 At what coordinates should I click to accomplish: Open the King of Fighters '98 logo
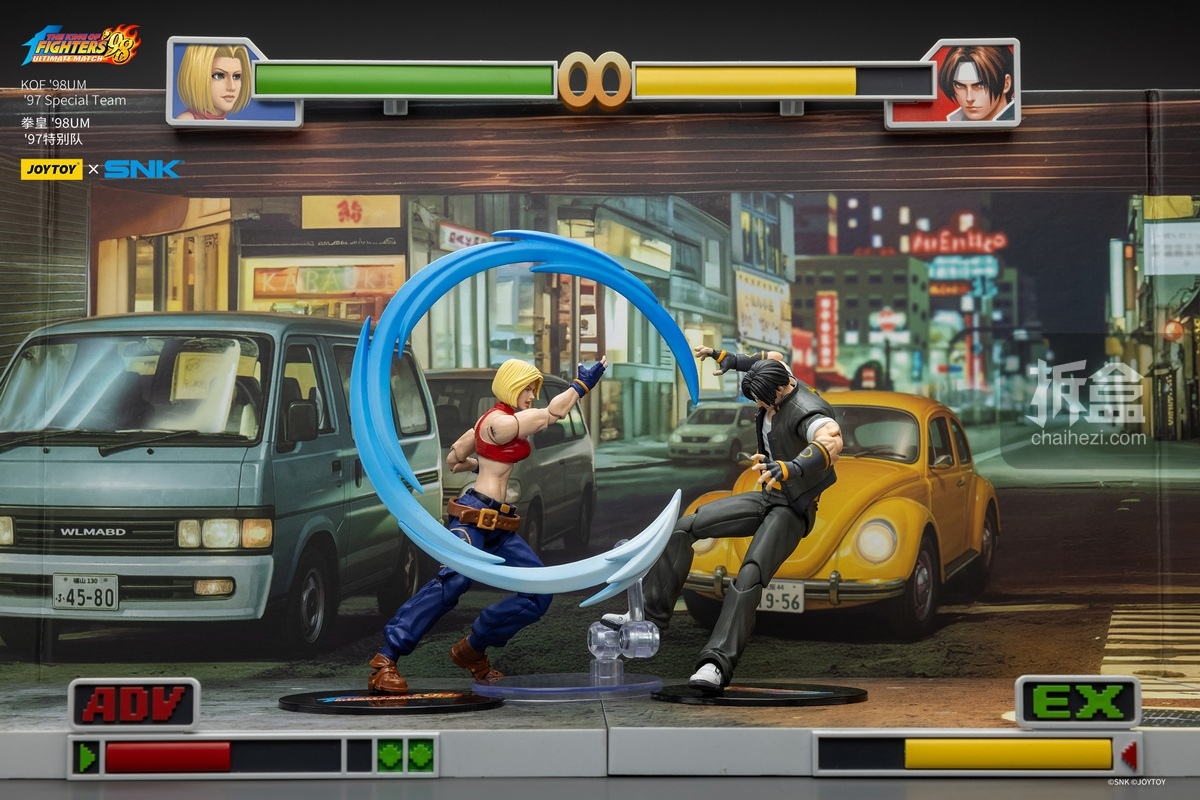(x=82, y=46)
